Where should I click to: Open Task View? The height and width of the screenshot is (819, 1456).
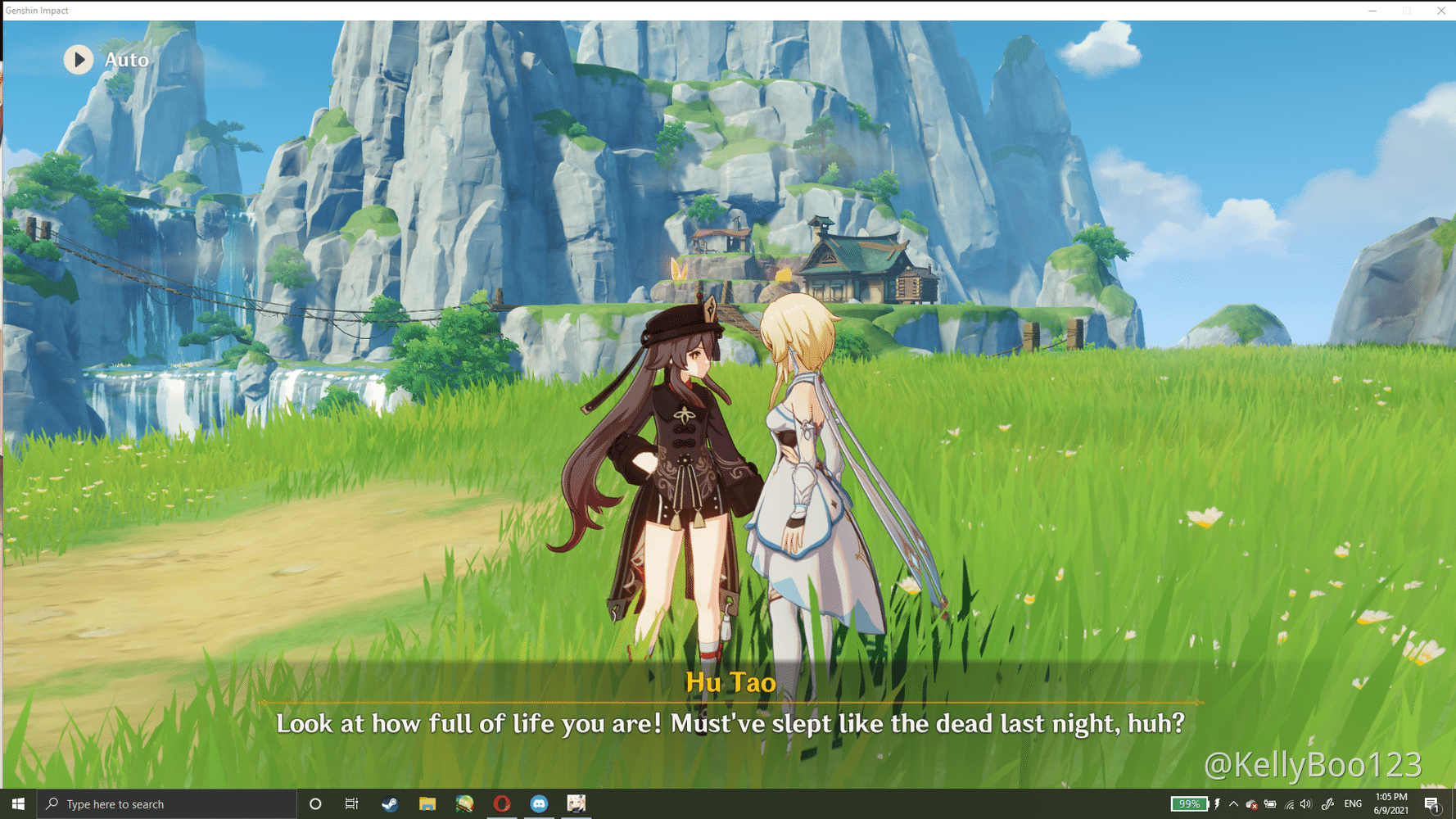click(x=351, y=804)
